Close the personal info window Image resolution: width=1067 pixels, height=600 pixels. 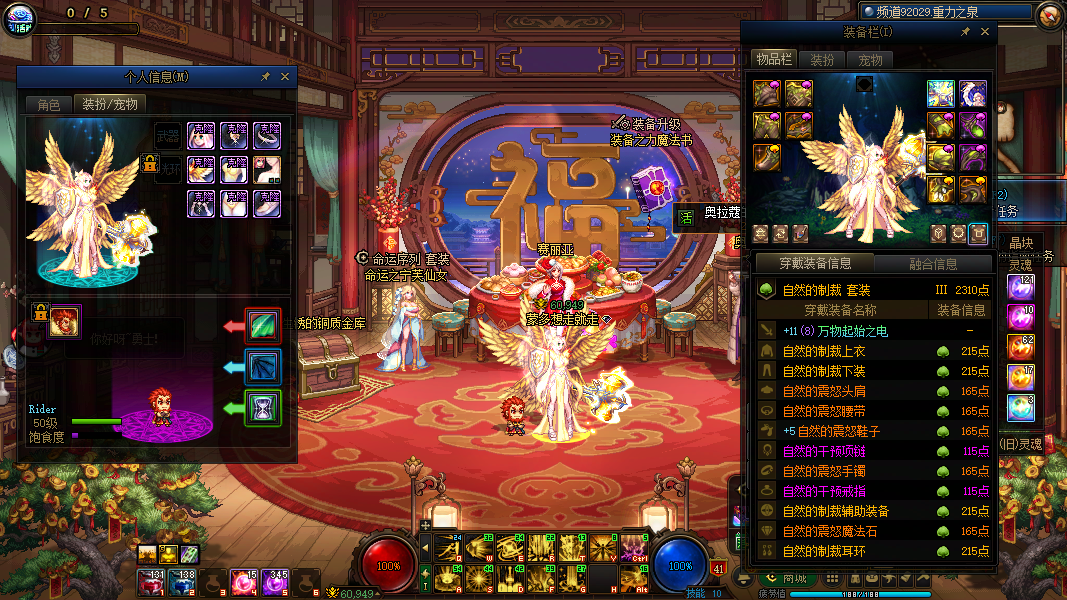click(285, 77)
